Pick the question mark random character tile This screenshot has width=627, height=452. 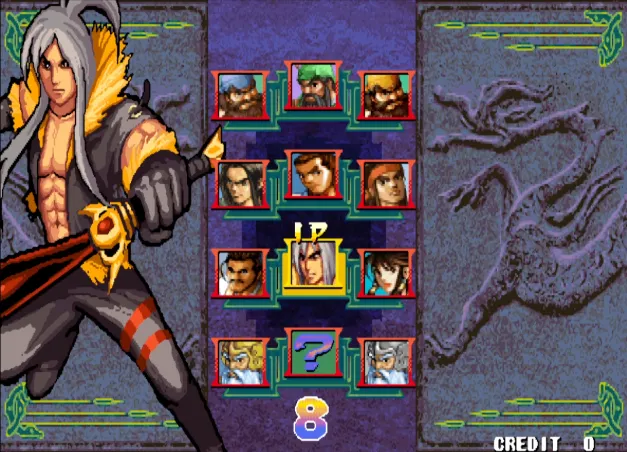(x=313, y=353)
